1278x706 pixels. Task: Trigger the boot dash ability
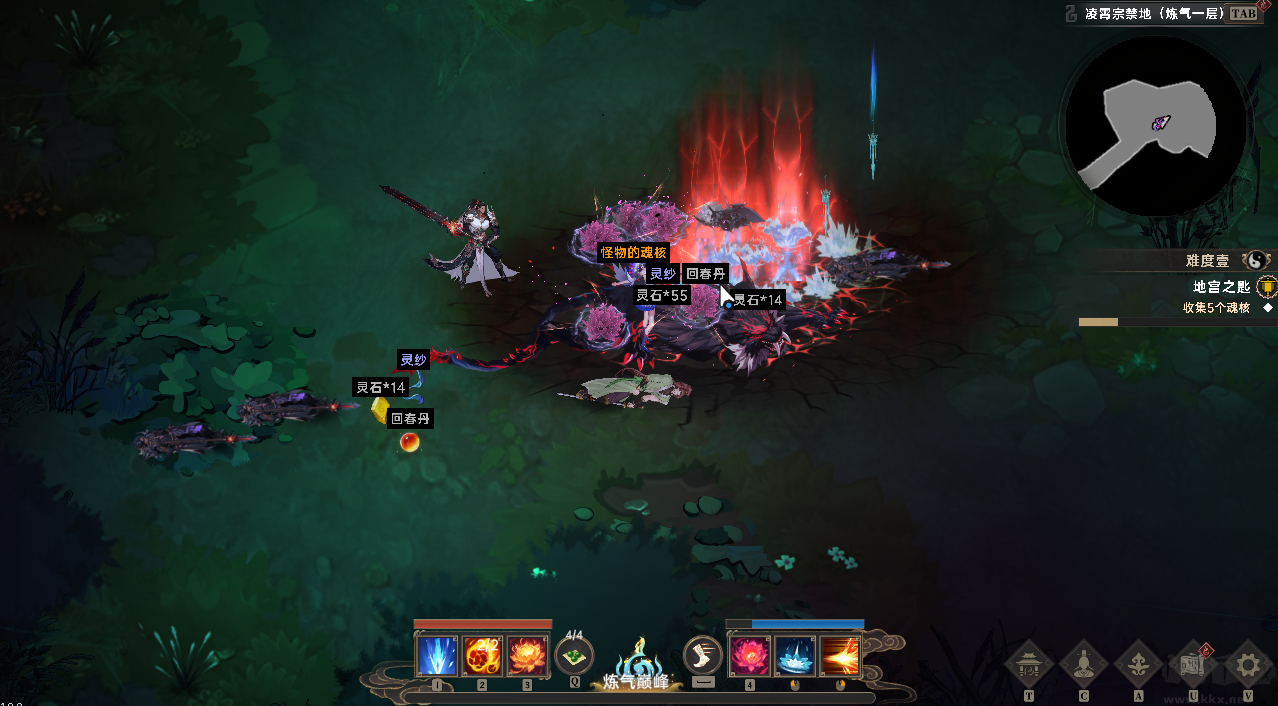703,656
